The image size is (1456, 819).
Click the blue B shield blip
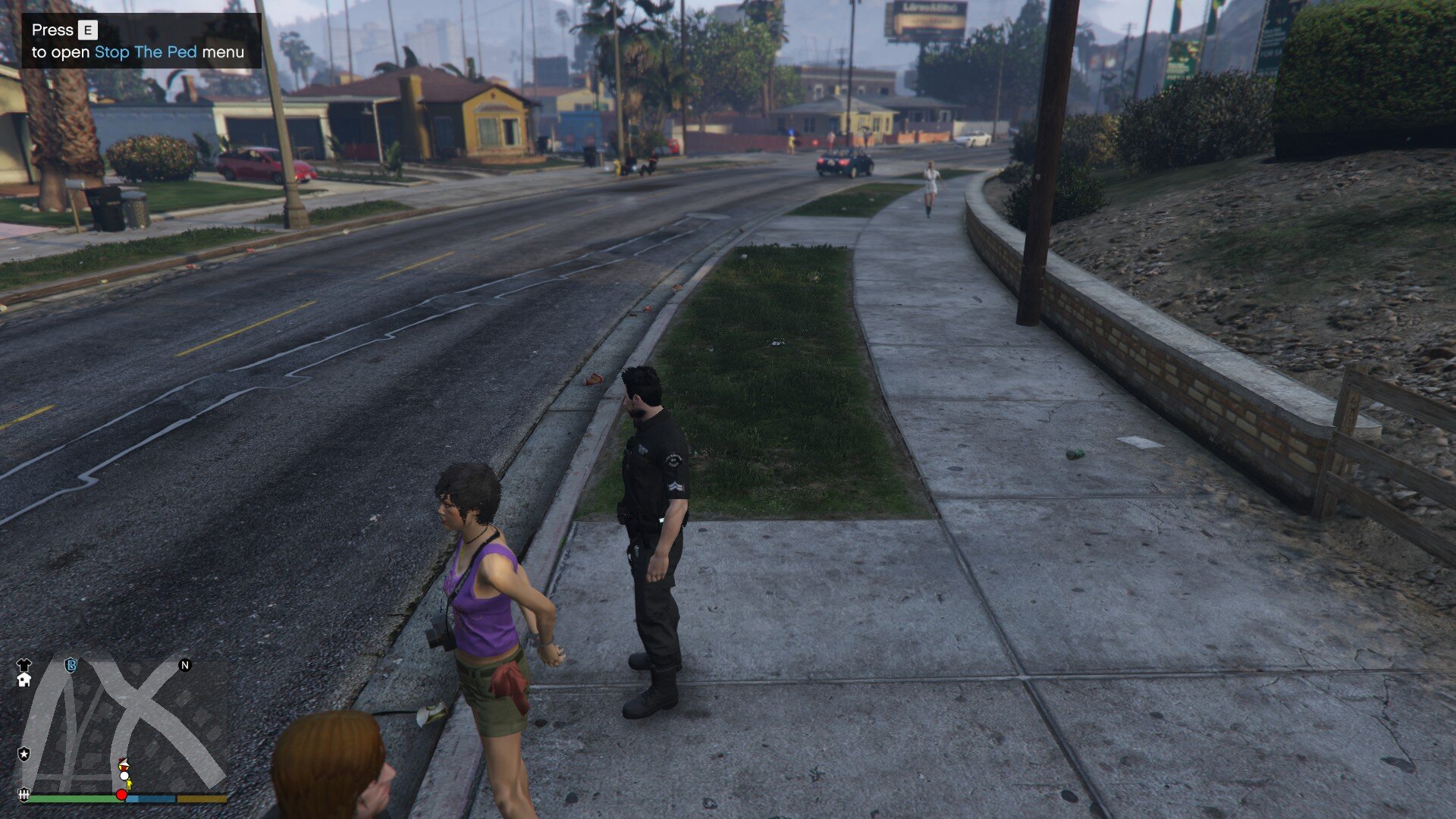click(x=71, y=665)
